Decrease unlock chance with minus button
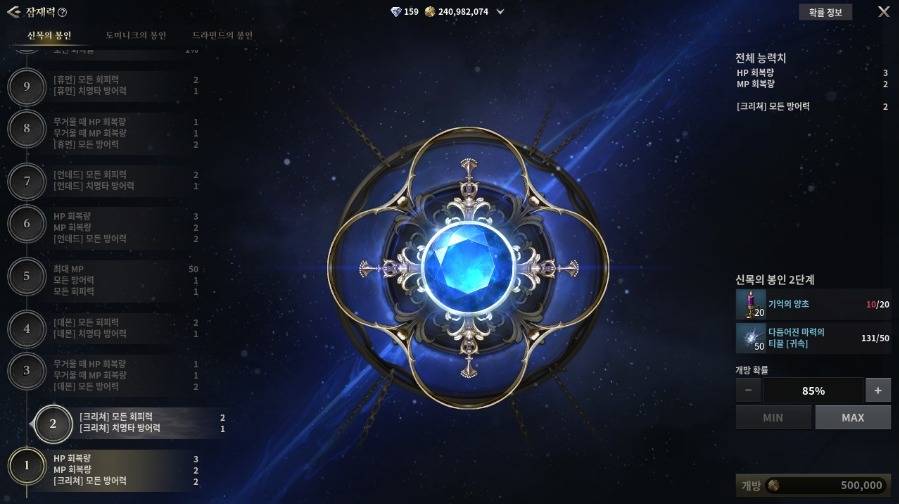Screen dimensions: 899x504 (x=748, y=390)
